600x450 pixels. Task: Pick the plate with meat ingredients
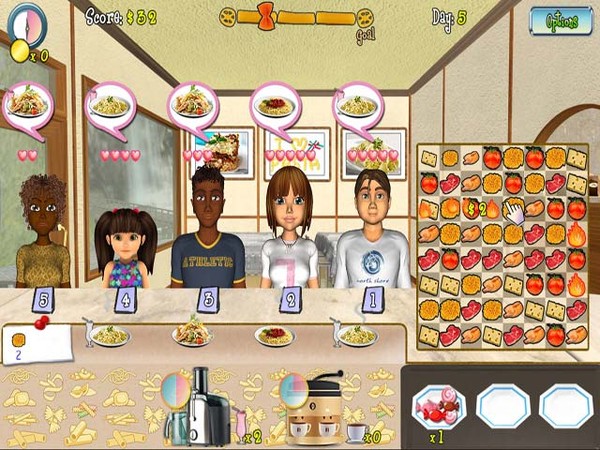click(x=439, y=406)
